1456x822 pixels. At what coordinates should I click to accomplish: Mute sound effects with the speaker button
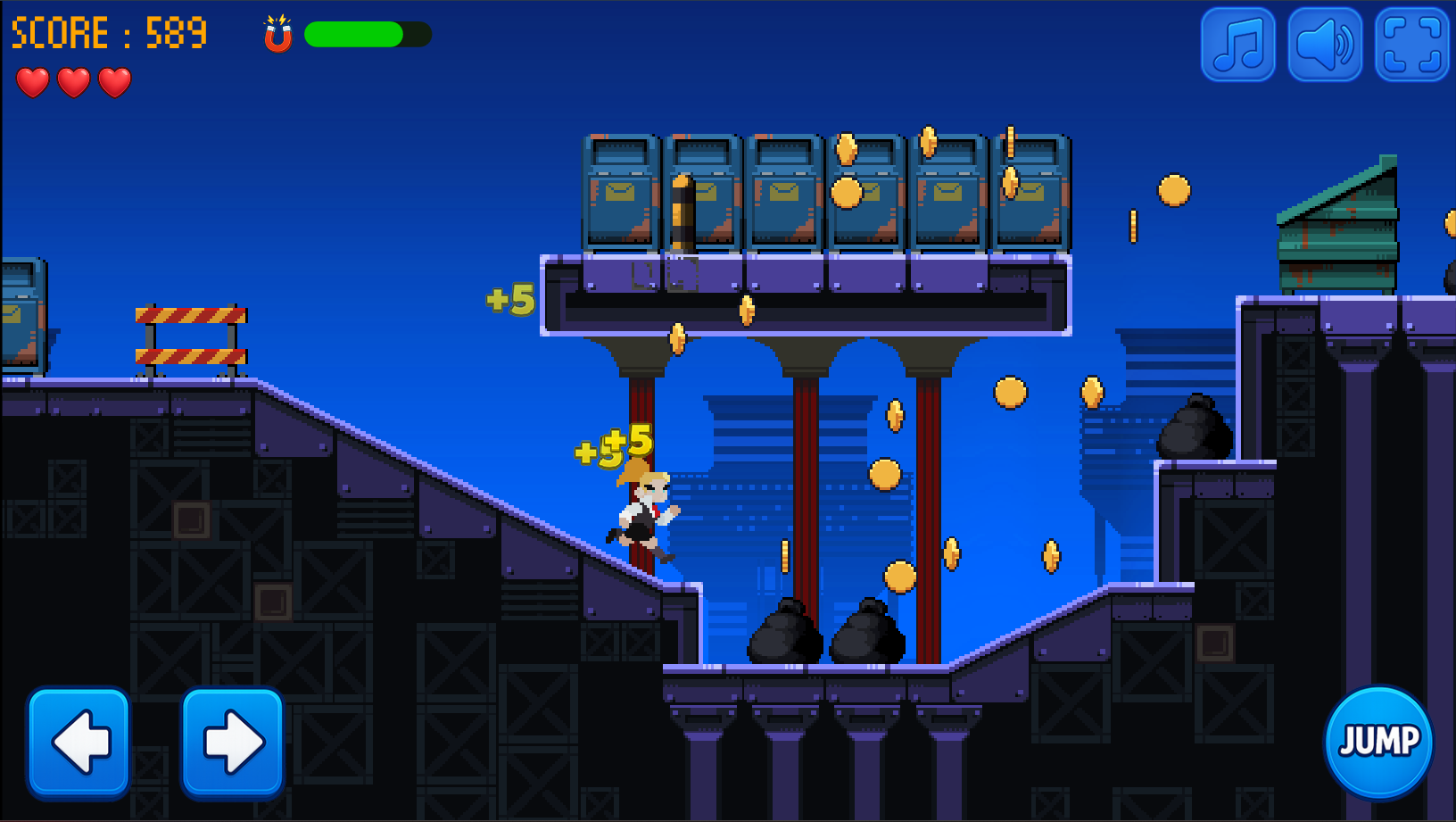[x=1325, y=45]
